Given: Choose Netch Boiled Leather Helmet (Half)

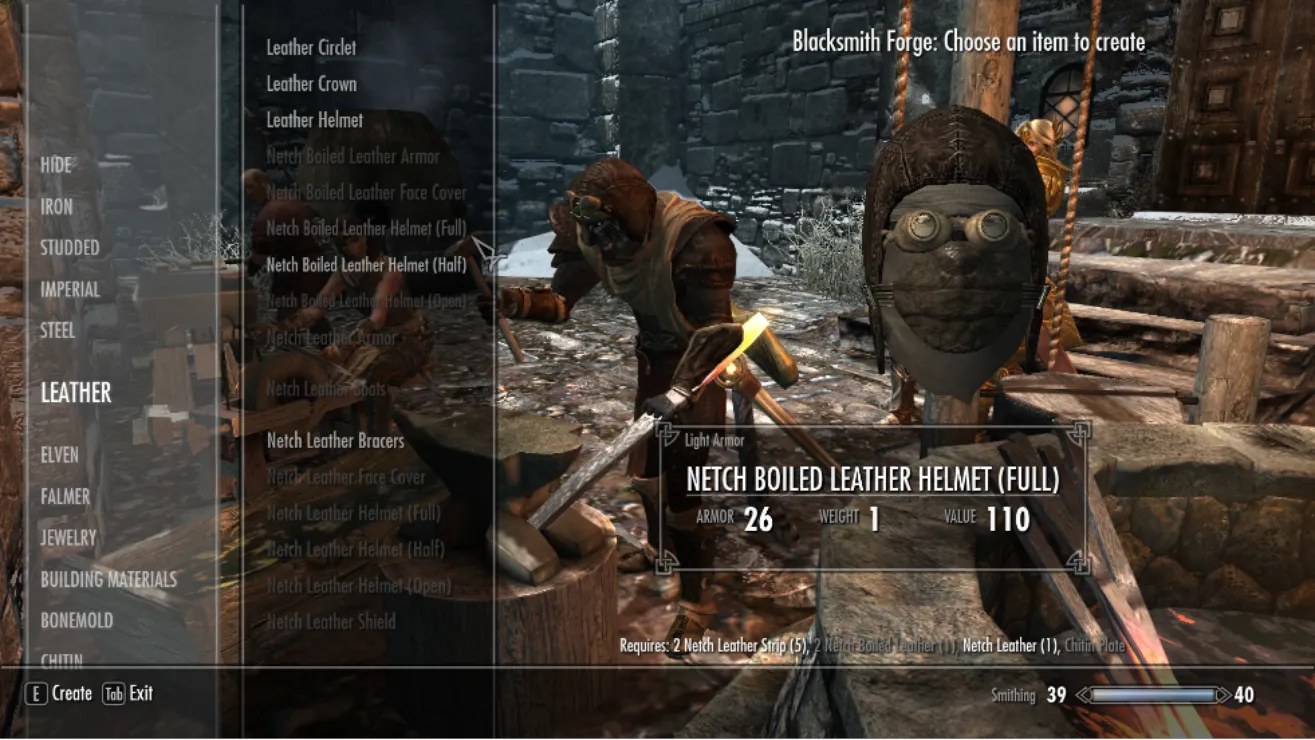Looking at the screenshot, I should click(x=366, y=265).
